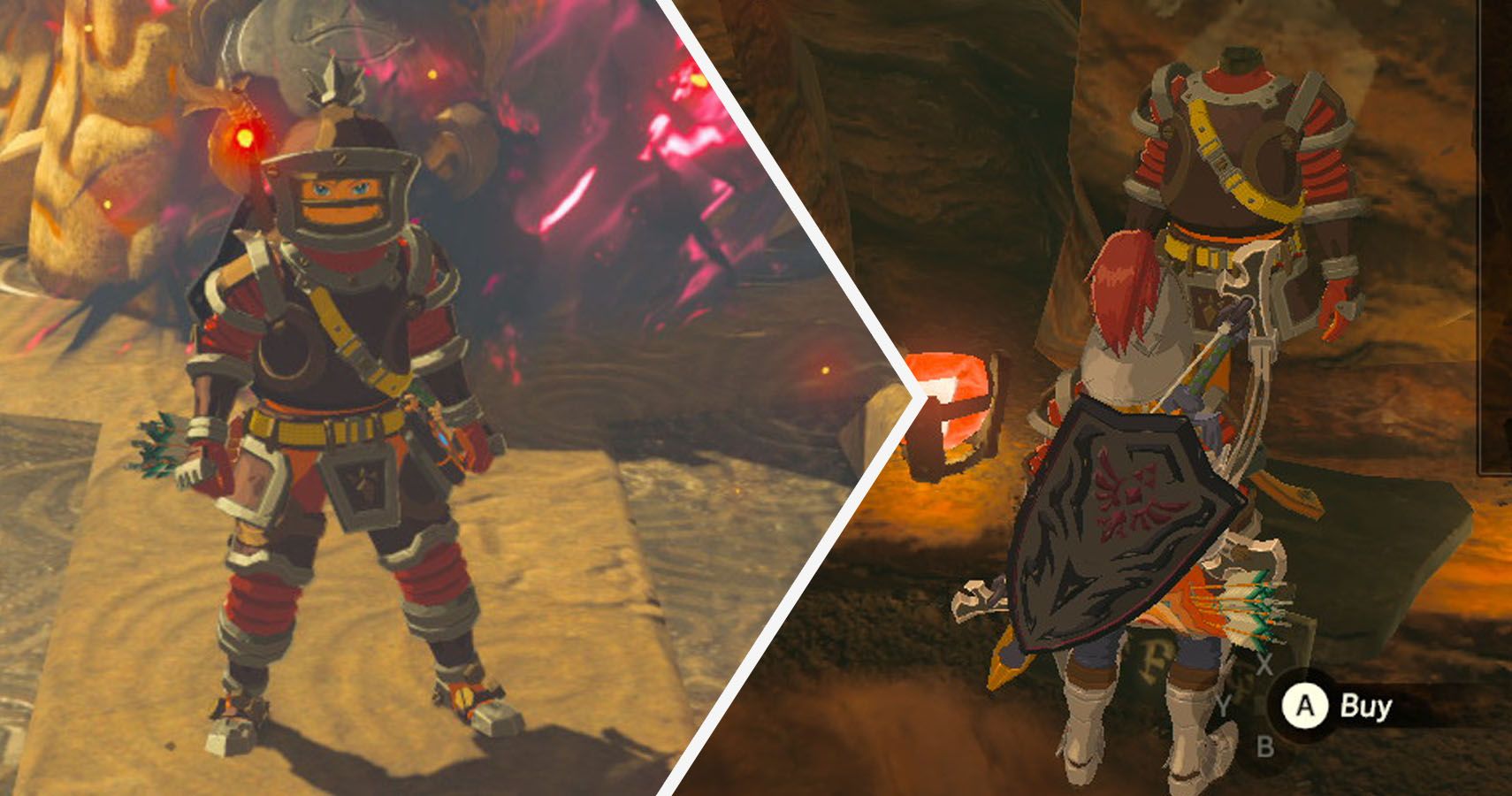
Task: Select the Y button indicator
Action: coord(1223,706)
